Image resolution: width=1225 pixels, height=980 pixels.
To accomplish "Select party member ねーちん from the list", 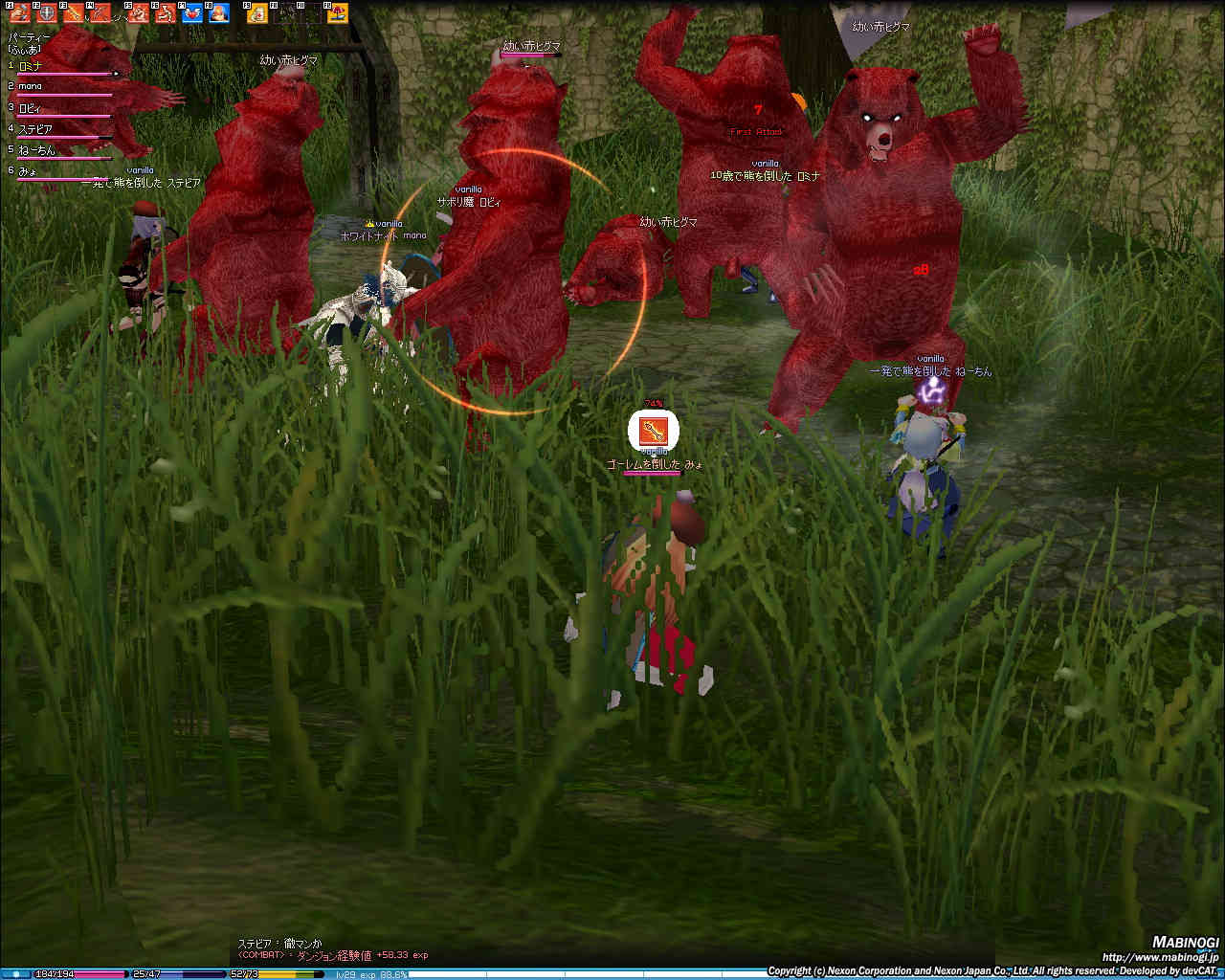I will point(36,150).
